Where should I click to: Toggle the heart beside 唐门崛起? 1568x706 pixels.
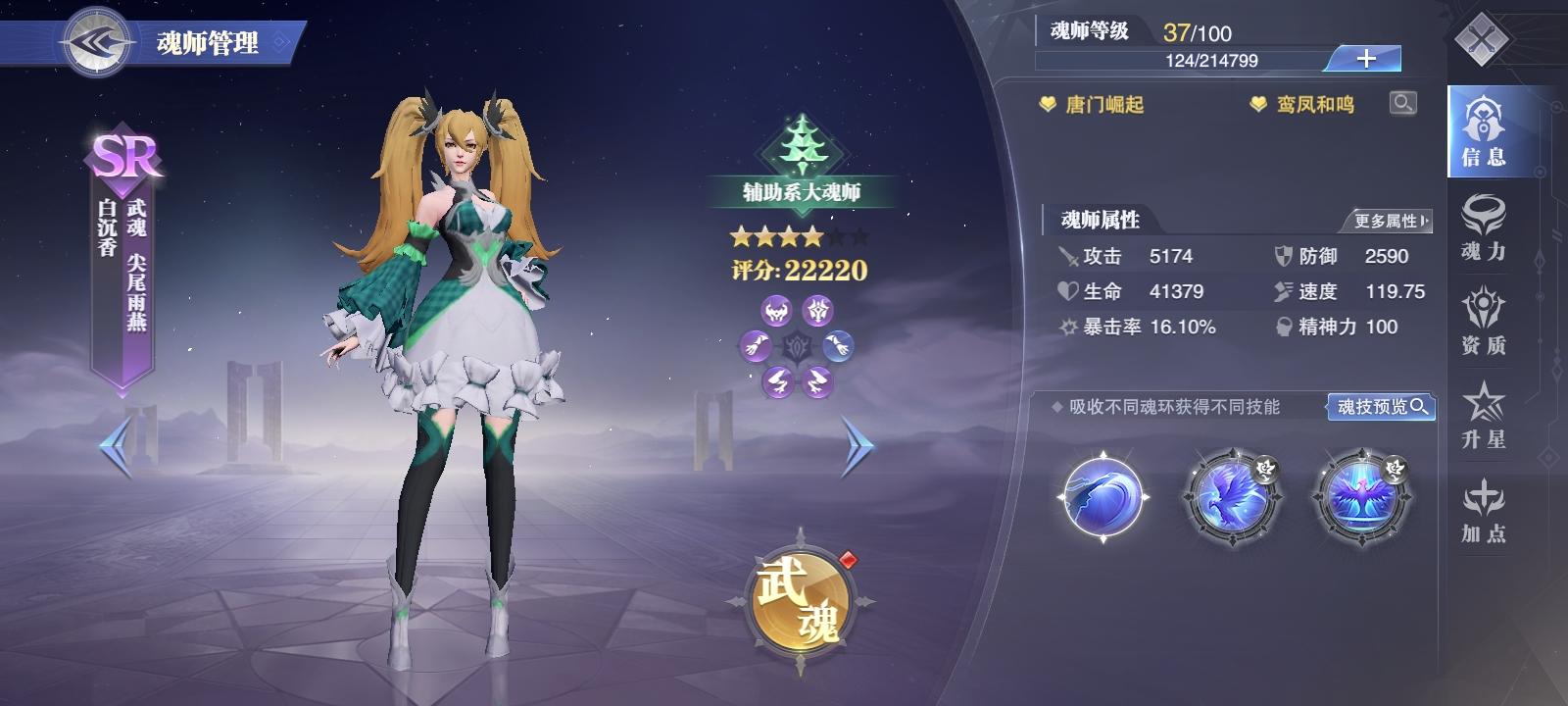click(1051, 102)
